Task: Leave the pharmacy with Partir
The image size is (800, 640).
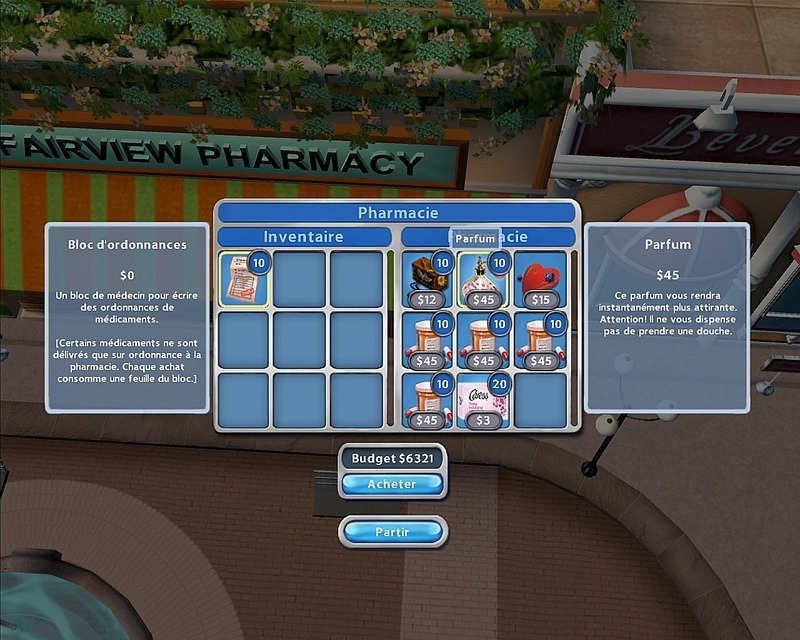Action: pyautogui.click(x=392, y=532)
